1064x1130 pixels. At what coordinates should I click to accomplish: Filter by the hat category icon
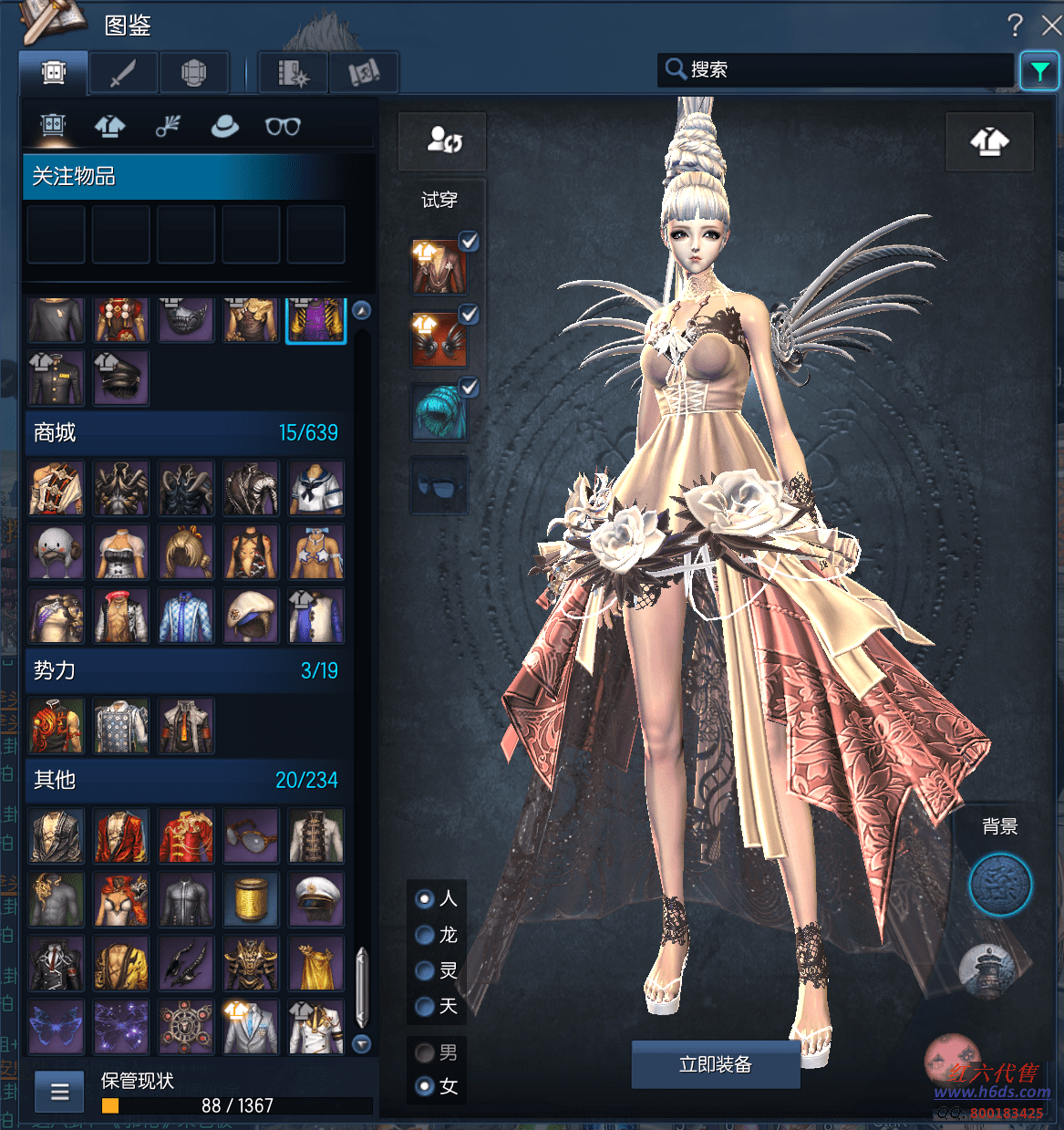224,126
